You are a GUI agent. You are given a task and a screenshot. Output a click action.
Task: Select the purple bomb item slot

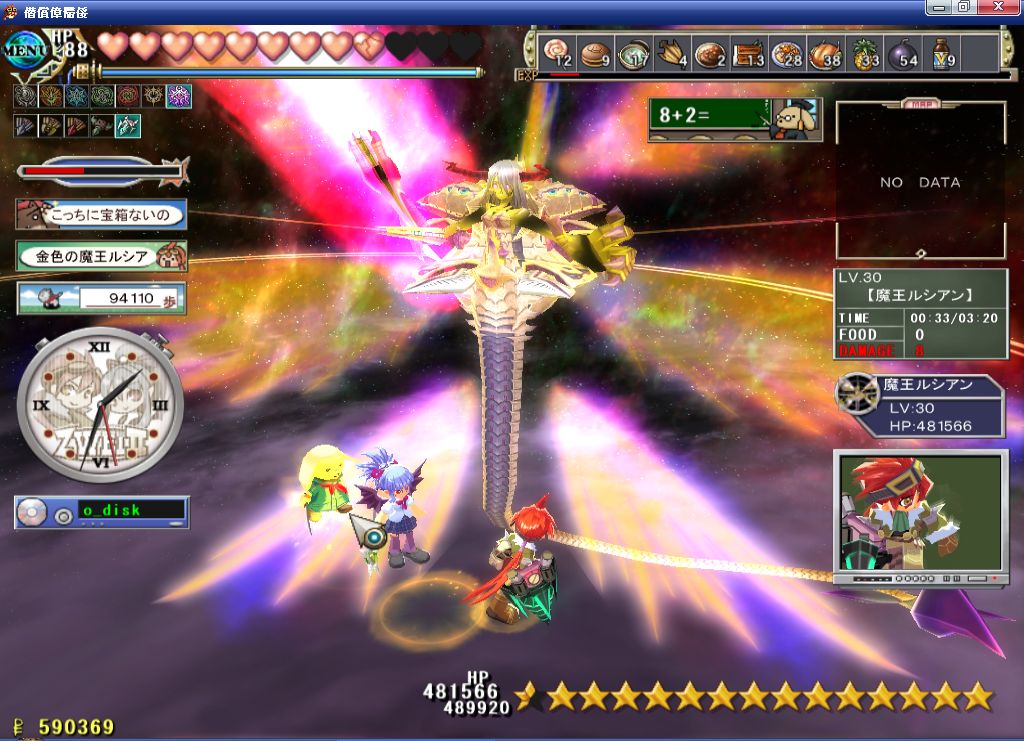[904, 53]
